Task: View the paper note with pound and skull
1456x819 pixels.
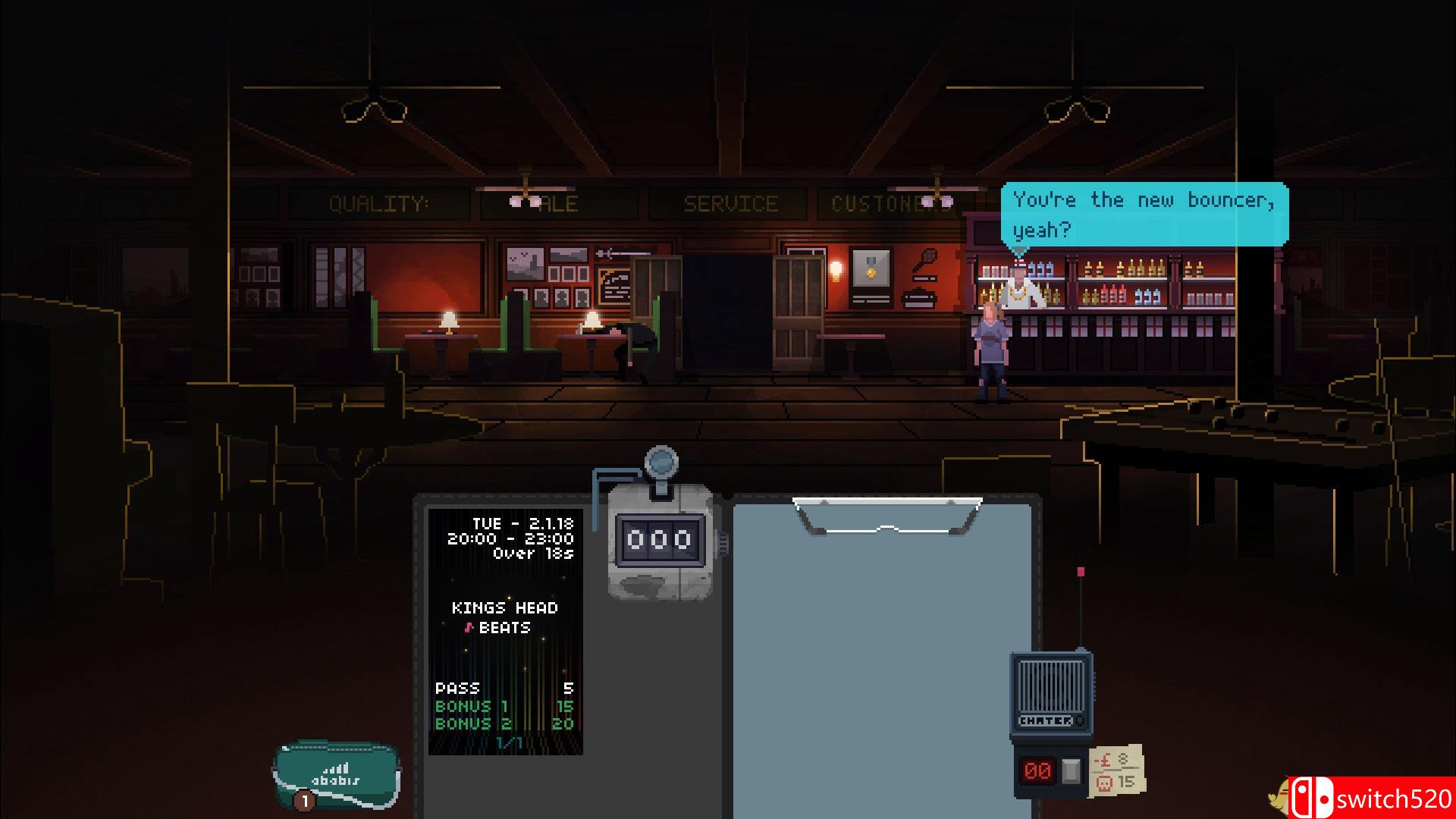Action: (1116, 770)
